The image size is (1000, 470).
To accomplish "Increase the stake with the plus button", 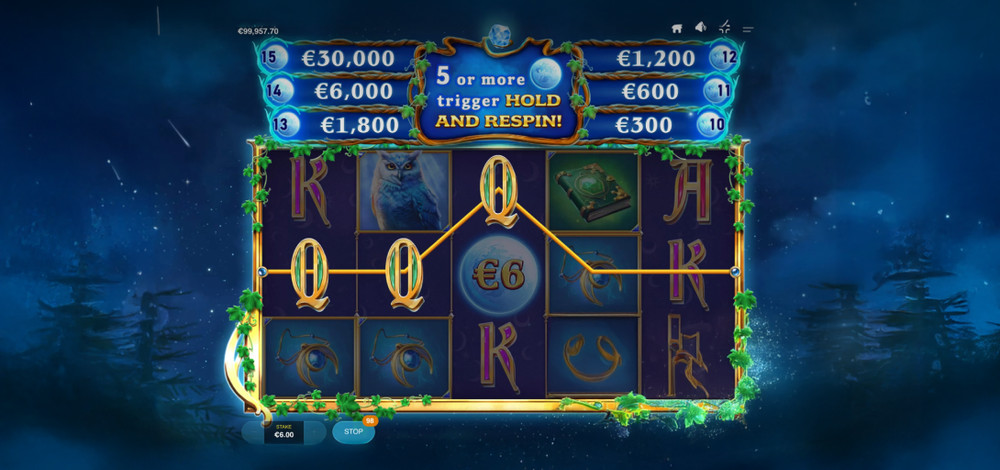I will tap(314, 432).
